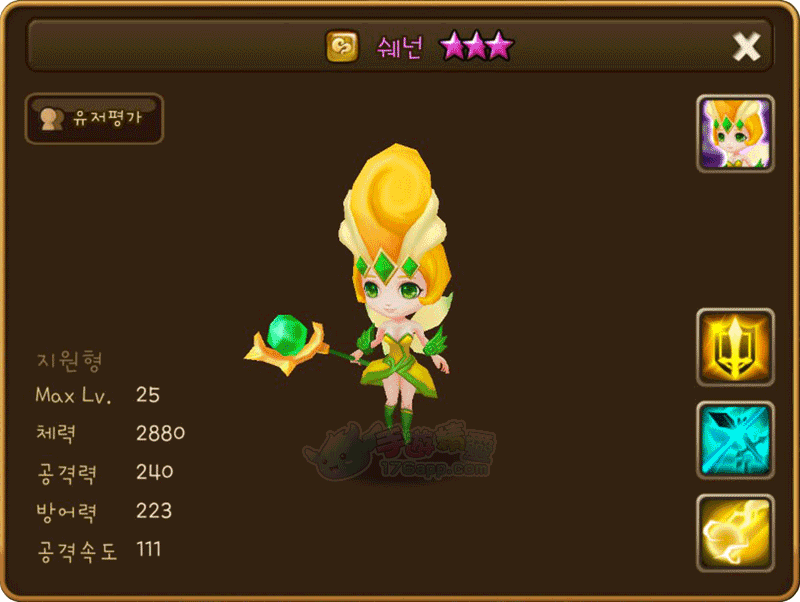The width and height of the screenshot is (800, 602).
Task: Open the 유저평가 user reviews
Action: [x=93, y=119]
